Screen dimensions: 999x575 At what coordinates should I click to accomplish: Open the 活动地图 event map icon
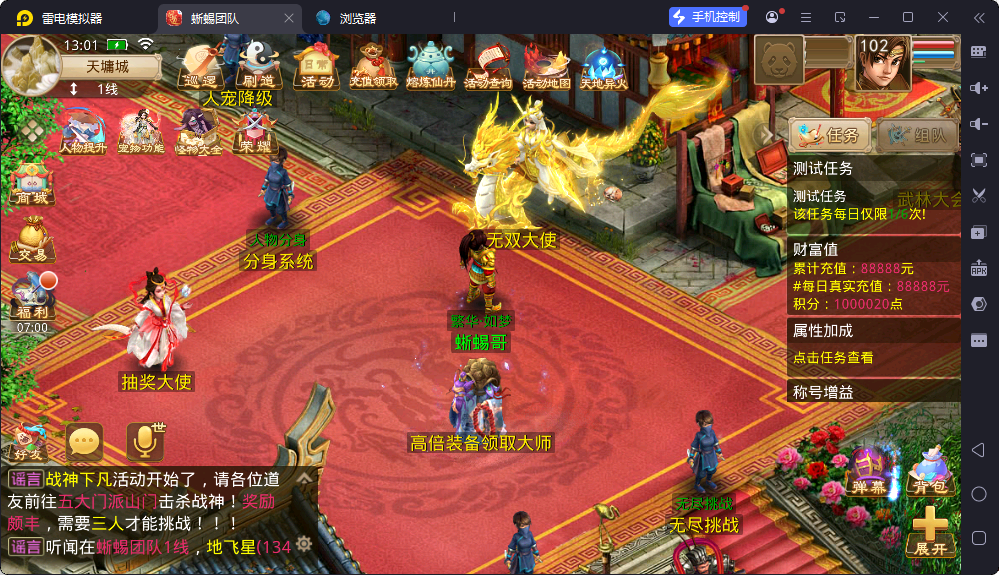(x=546, y=66)
